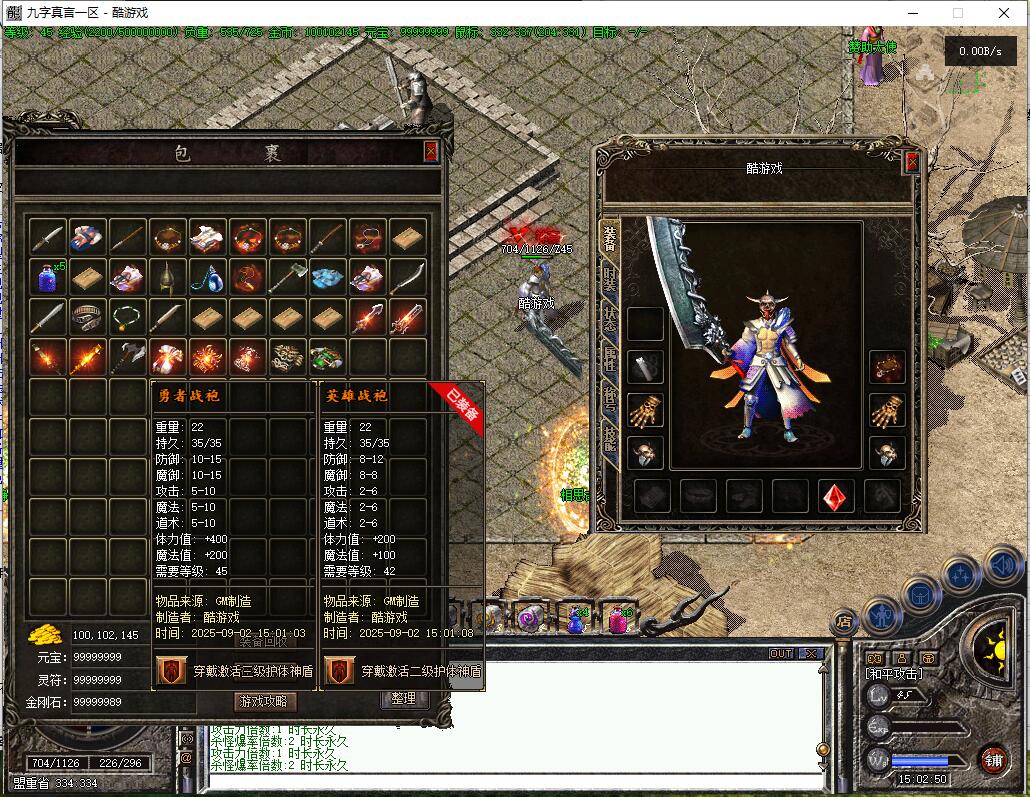Select the bronze helmet in the bag
This screenshot has height=797, width=1030.
tap(167, 277)
